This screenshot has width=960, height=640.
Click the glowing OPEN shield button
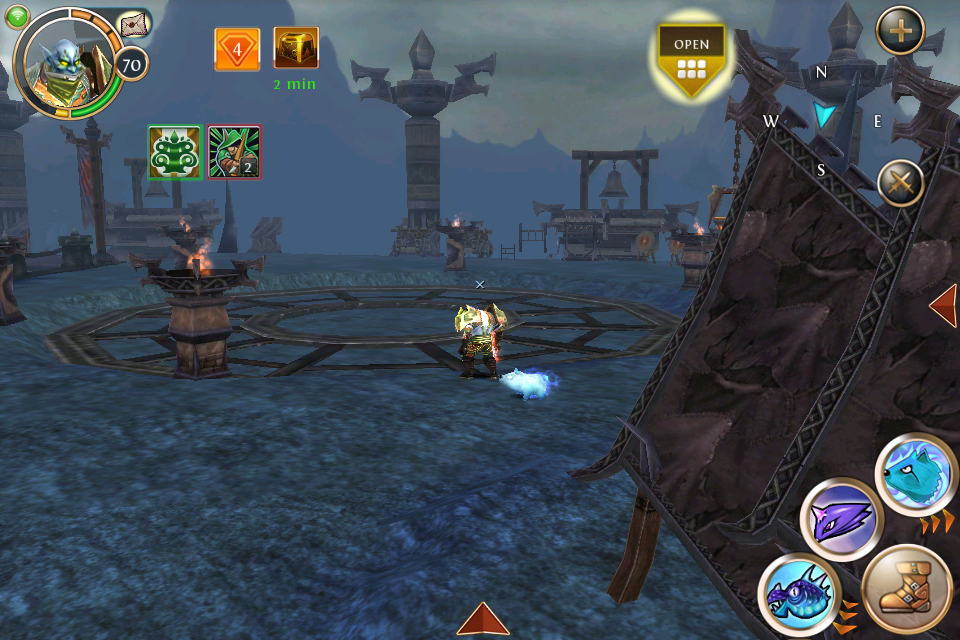tap(691, 58)
